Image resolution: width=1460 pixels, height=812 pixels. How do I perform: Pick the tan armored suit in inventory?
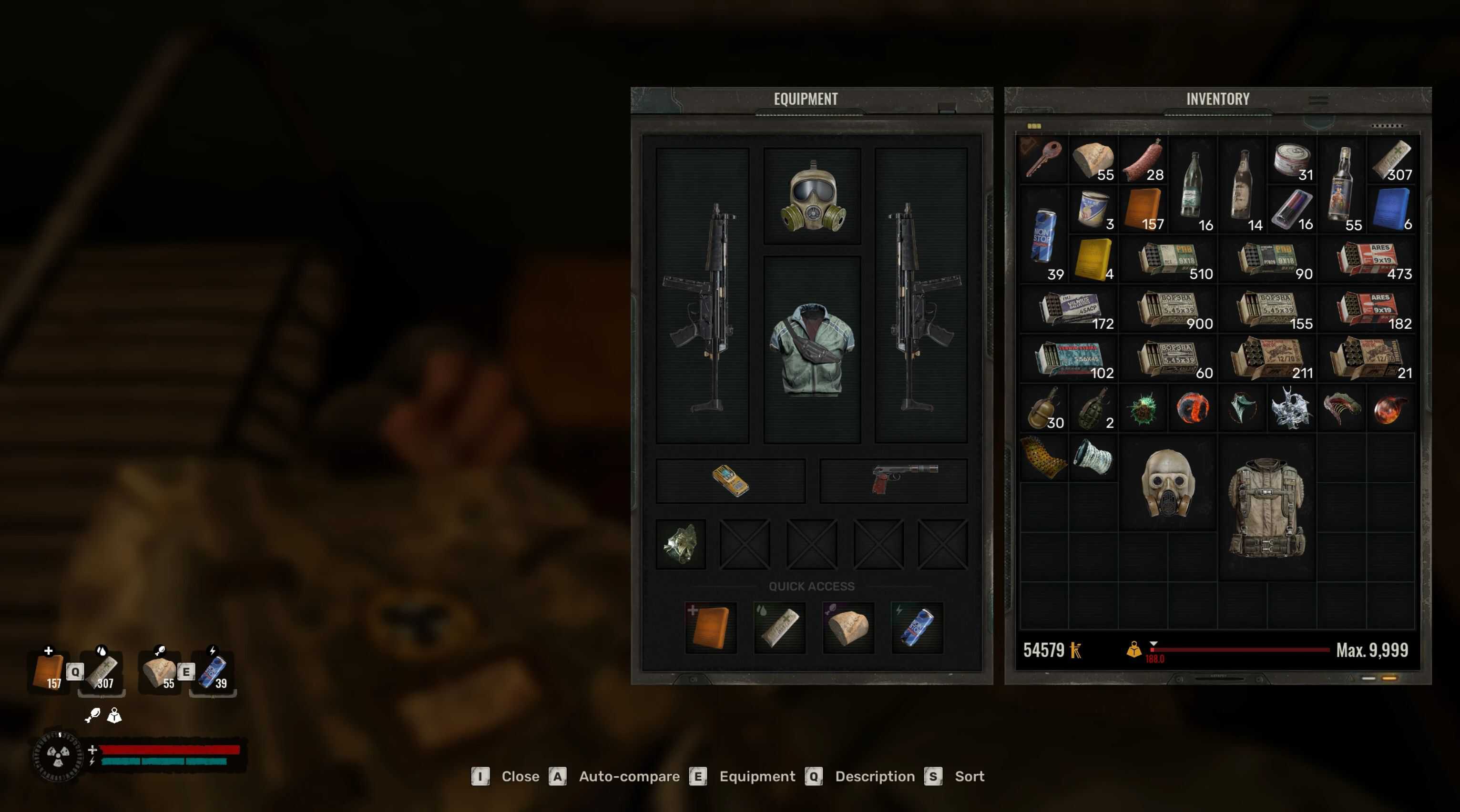click(1267, 507)
